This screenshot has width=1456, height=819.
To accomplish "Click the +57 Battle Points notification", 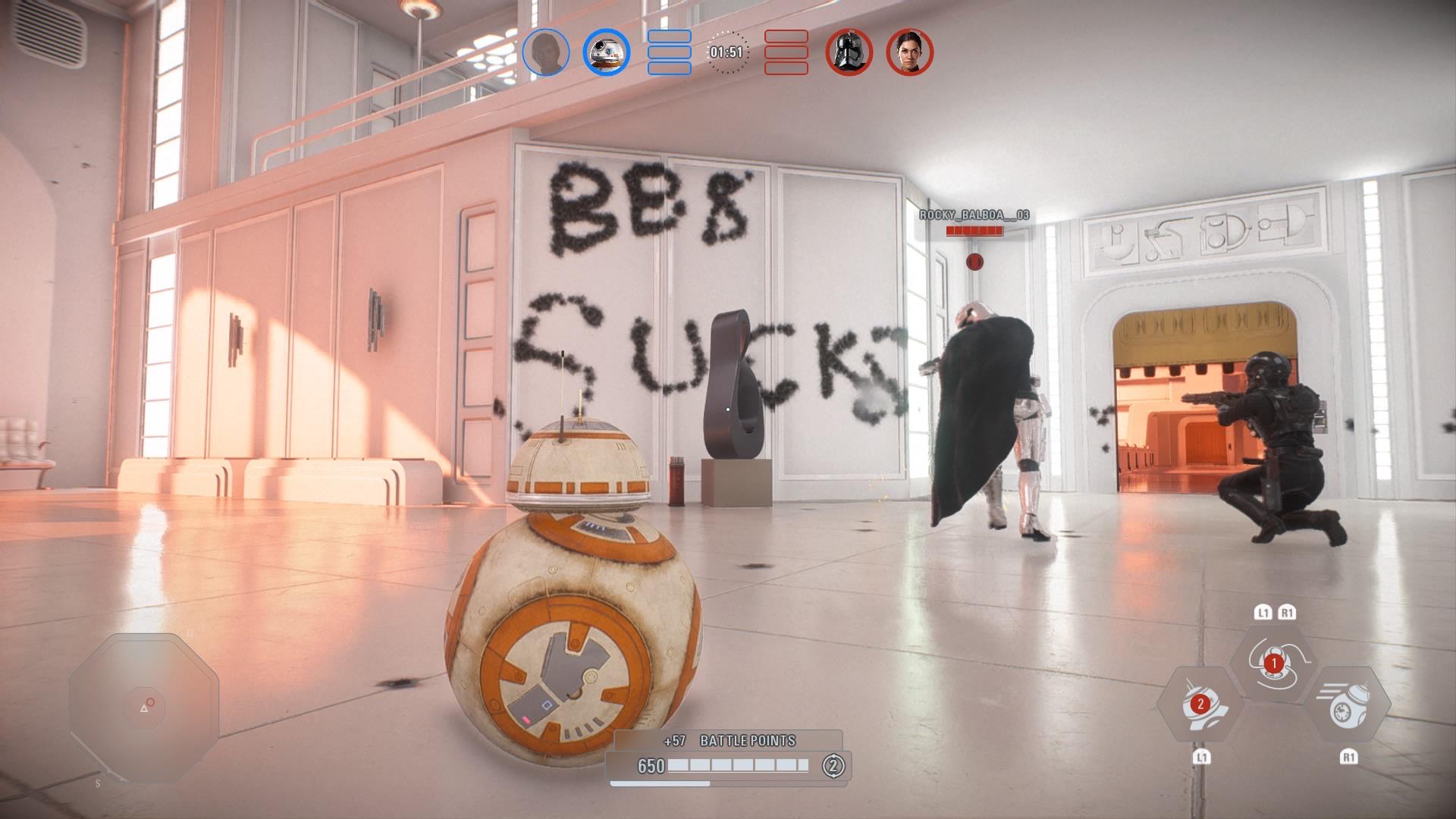I will click(x=730, y=740).
